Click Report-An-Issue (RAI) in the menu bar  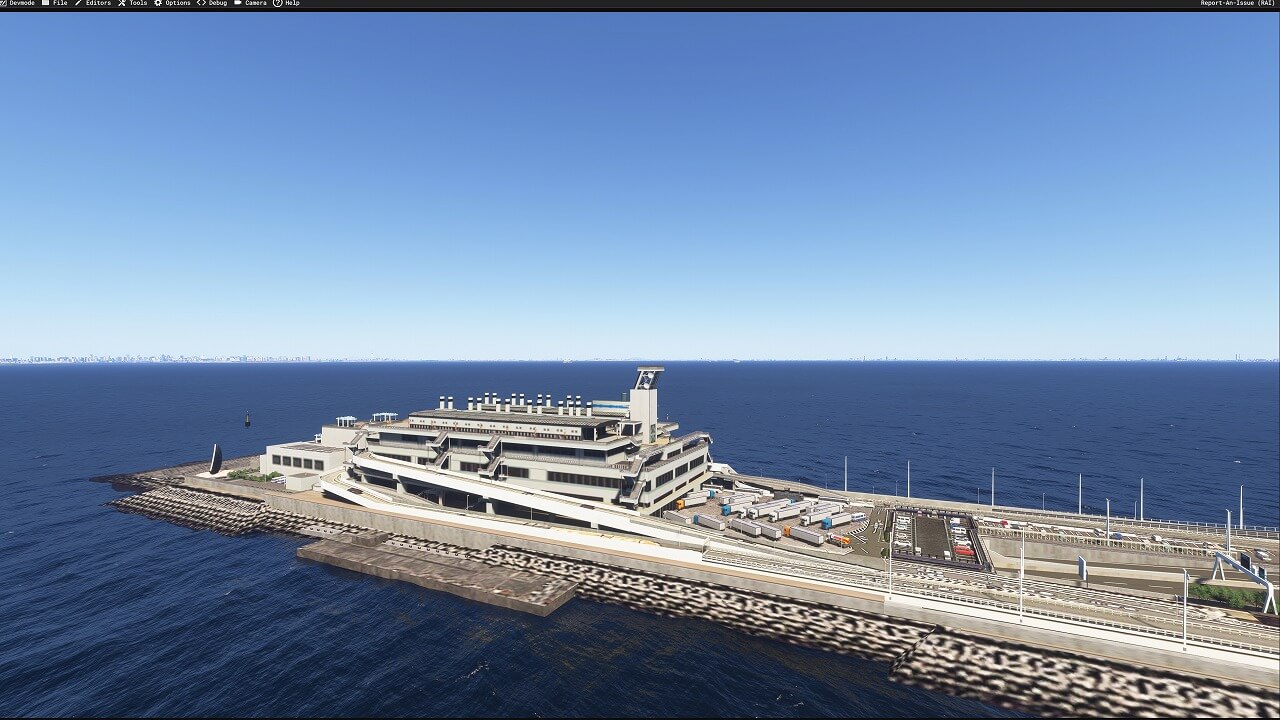[x=1237, y=3]
